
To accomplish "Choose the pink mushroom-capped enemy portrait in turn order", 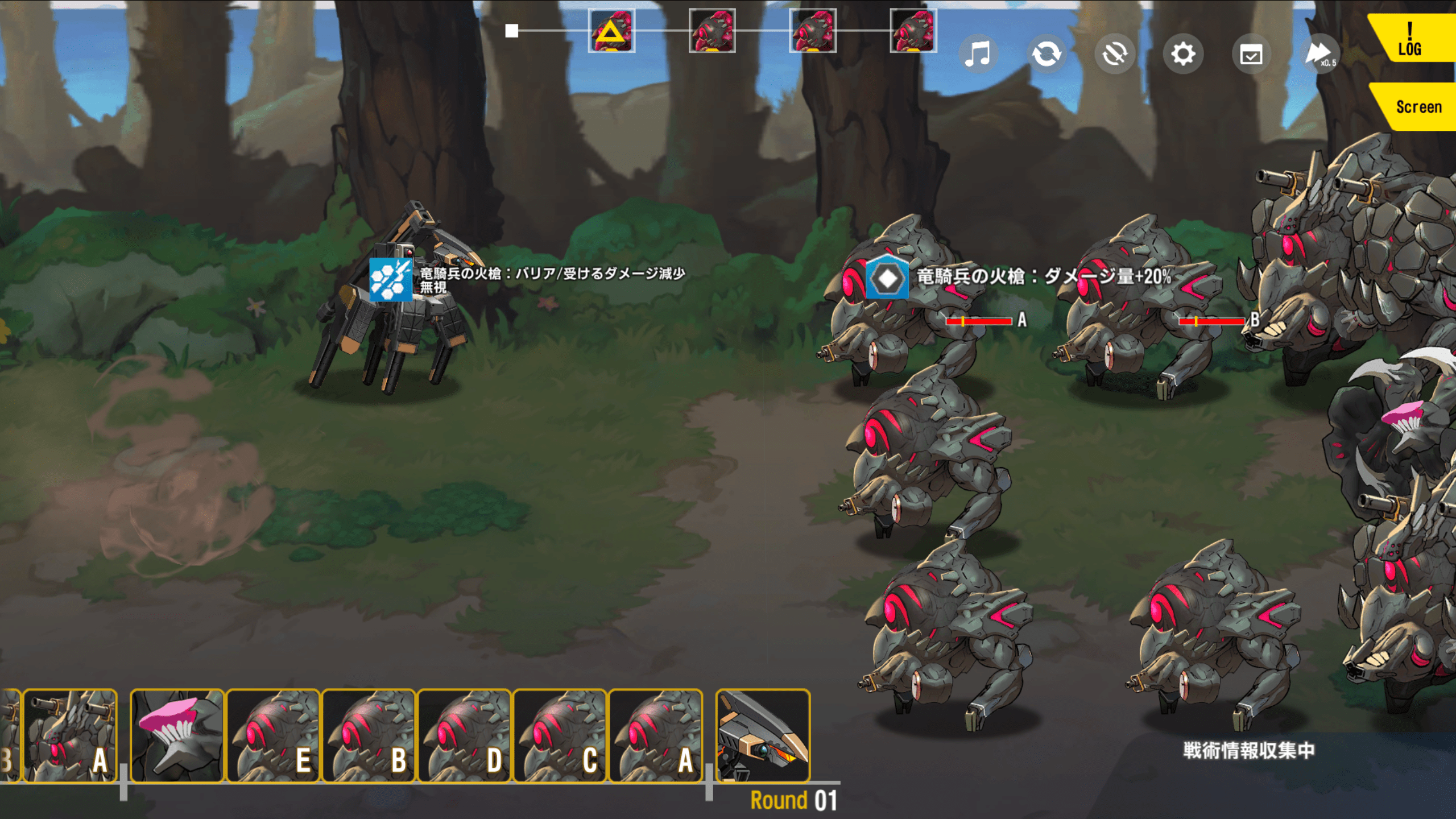I will (177, 736).
